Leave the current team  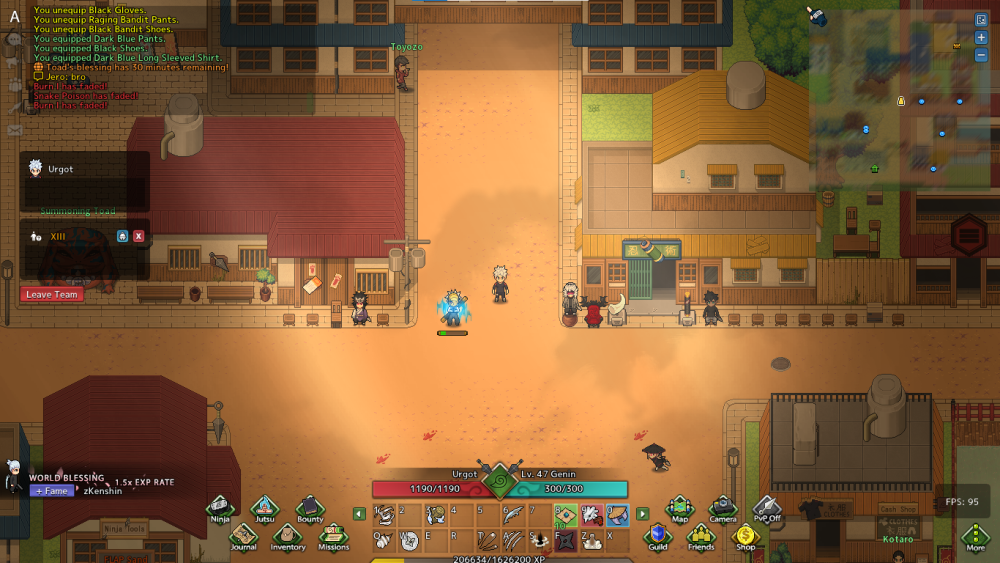point(51,294)
